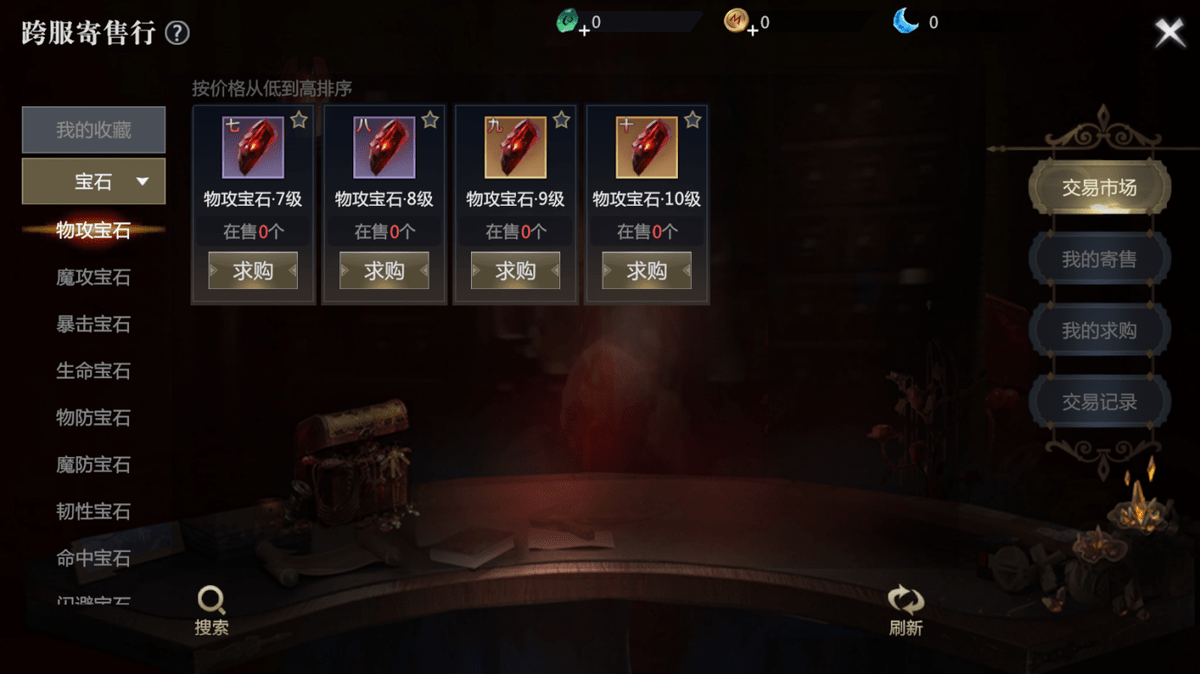The height and width of the screenshot is (674, 1200).
Task: Open the help question mark icon
Action: (x=177, y=34)
